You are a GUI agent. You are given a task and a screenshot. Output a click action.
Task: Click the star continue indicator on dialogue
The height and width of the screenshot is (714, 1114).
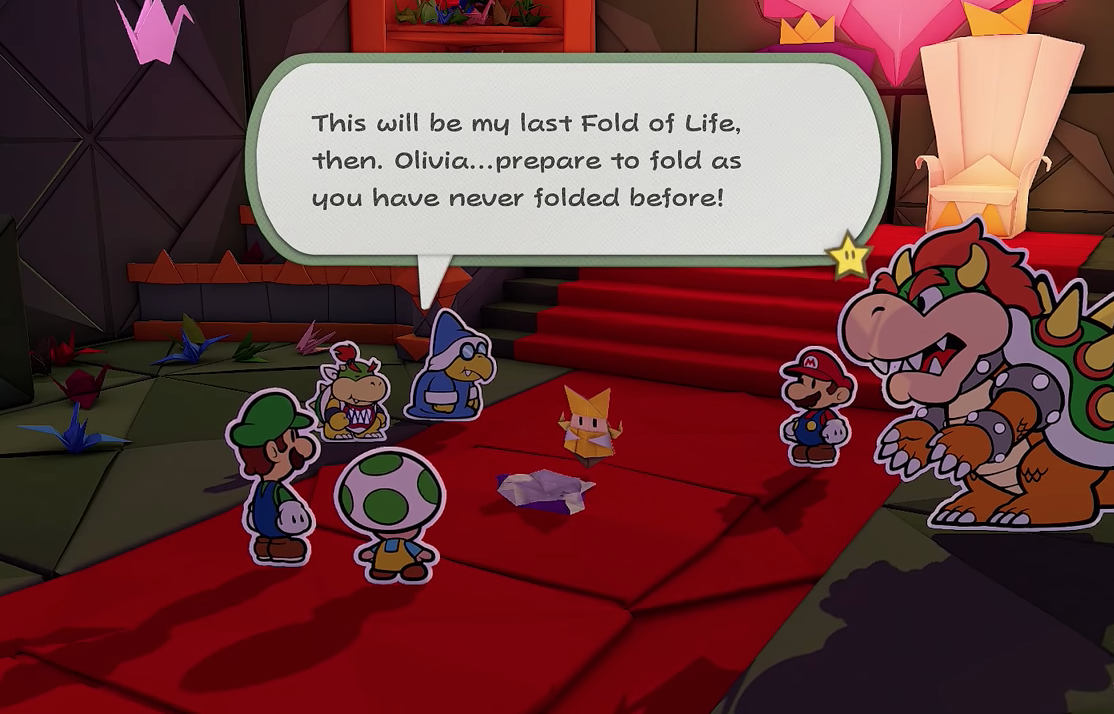point(849,258)
